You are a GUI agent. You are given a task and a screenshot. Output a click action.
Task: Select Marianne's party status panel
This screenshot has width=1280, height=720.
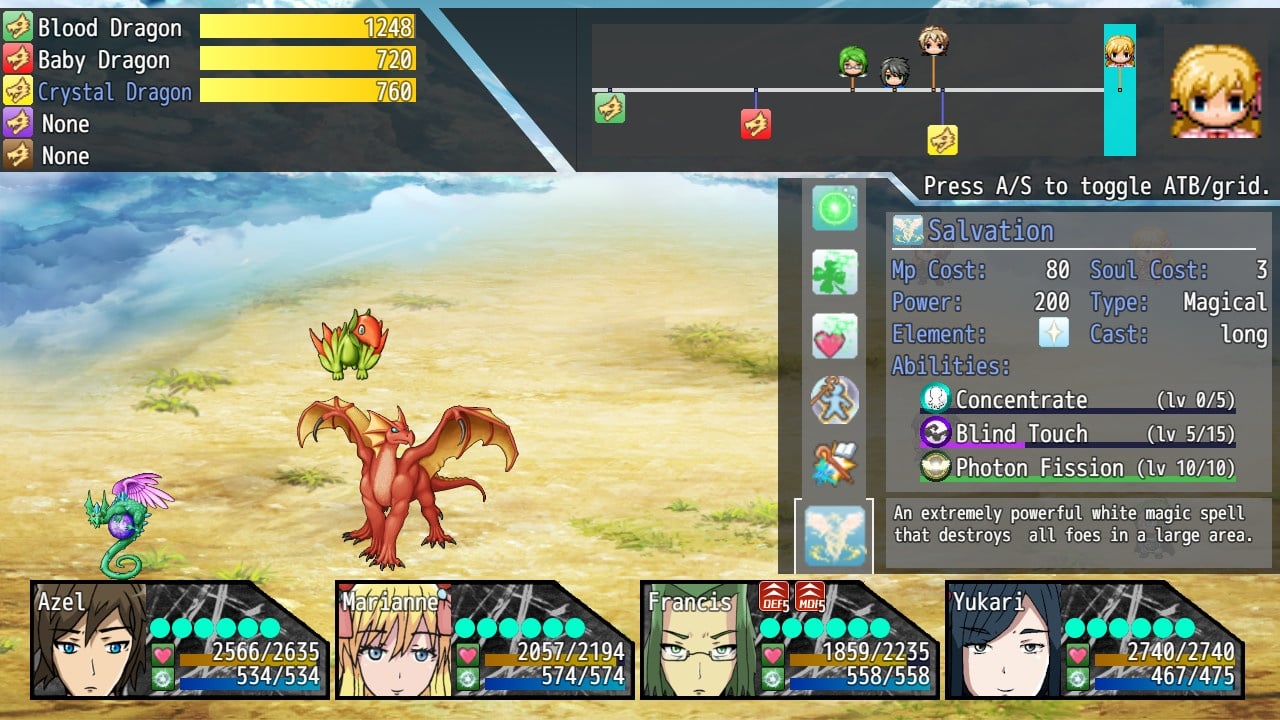coord(483,640)
